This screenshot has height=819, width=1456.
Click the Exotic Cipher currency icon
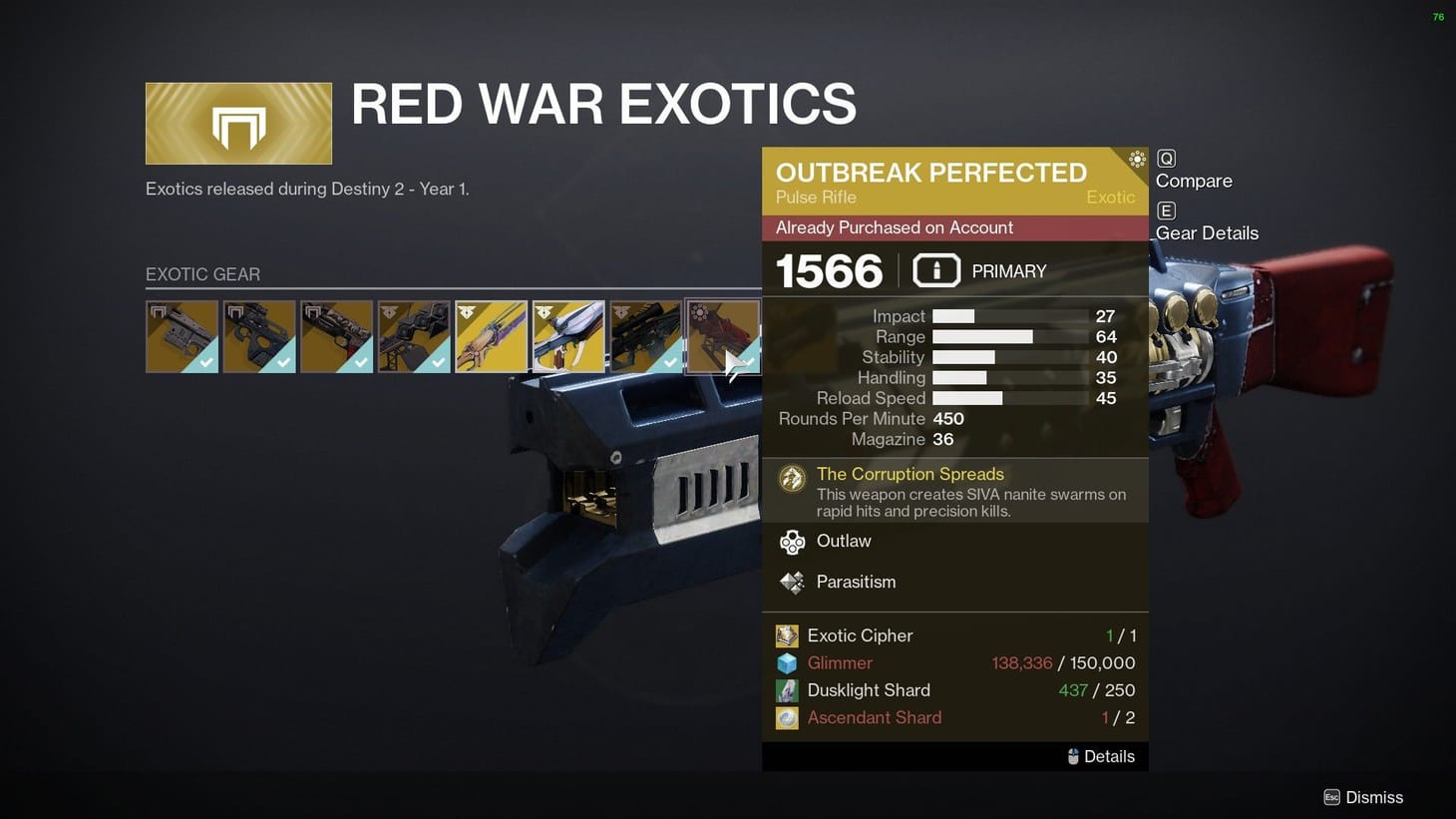click(787, 635)
